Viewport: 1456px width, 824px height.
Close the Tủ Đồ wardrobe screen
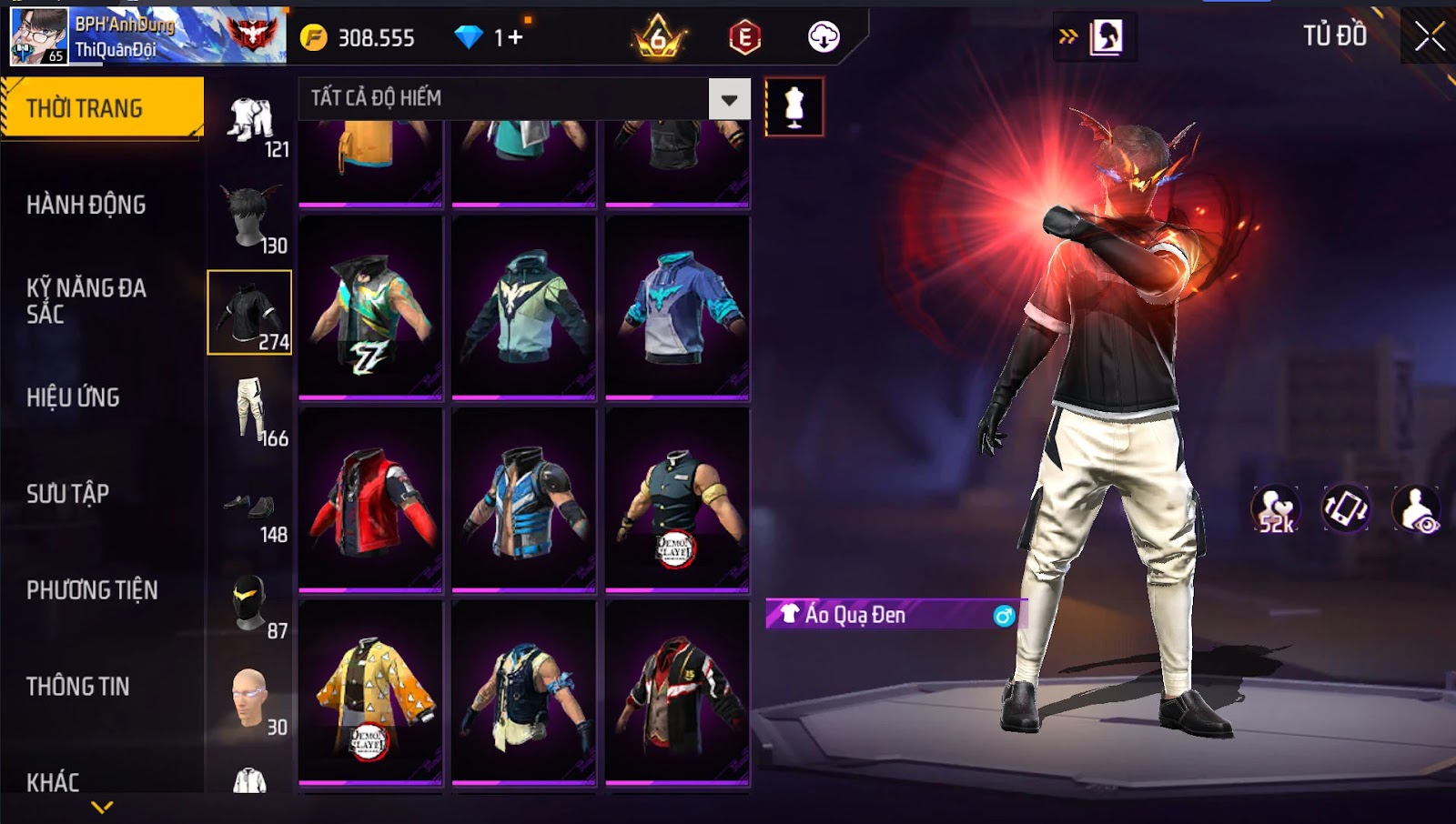click(1429, 36)
